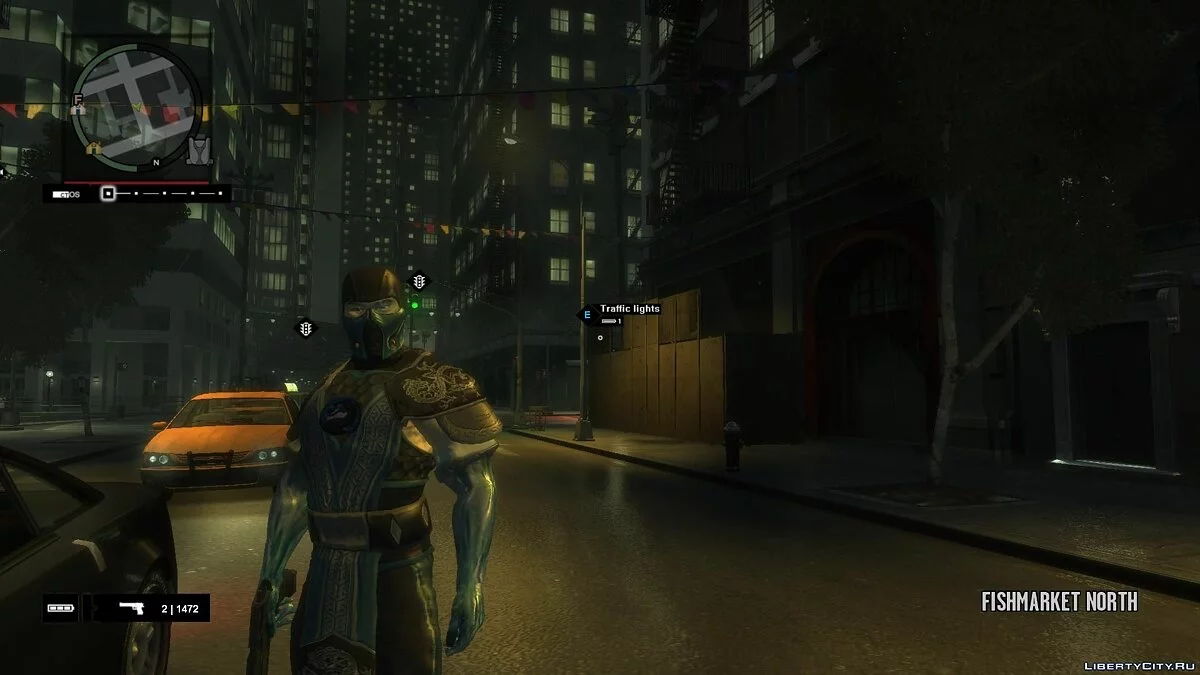Click the circular minimap
1200x675 pixels.
tap(138, 106)
